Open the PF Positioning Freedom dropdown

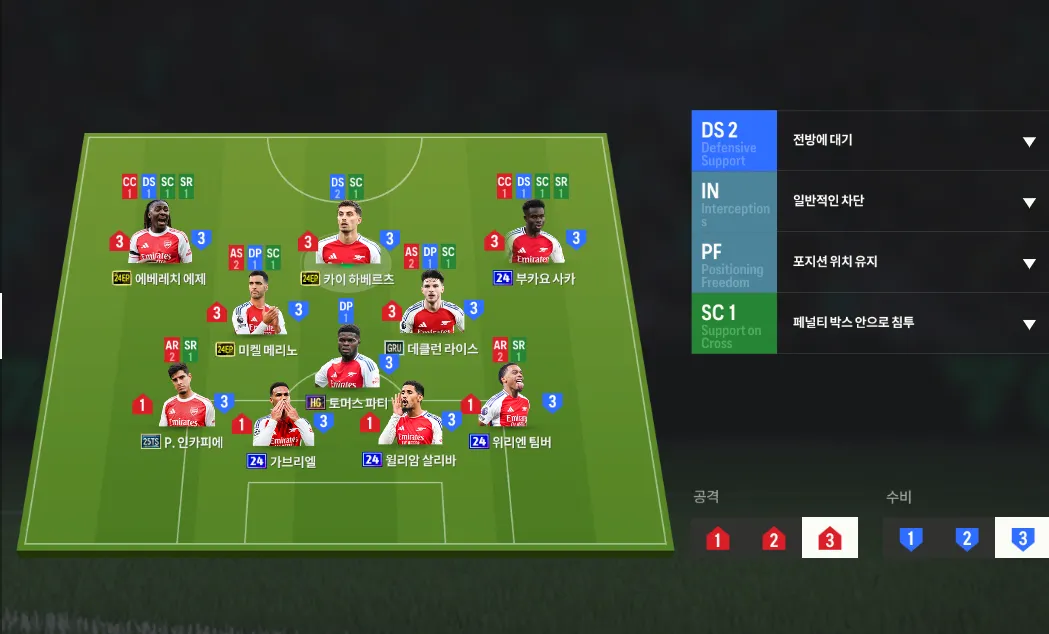coord(1028,263)
